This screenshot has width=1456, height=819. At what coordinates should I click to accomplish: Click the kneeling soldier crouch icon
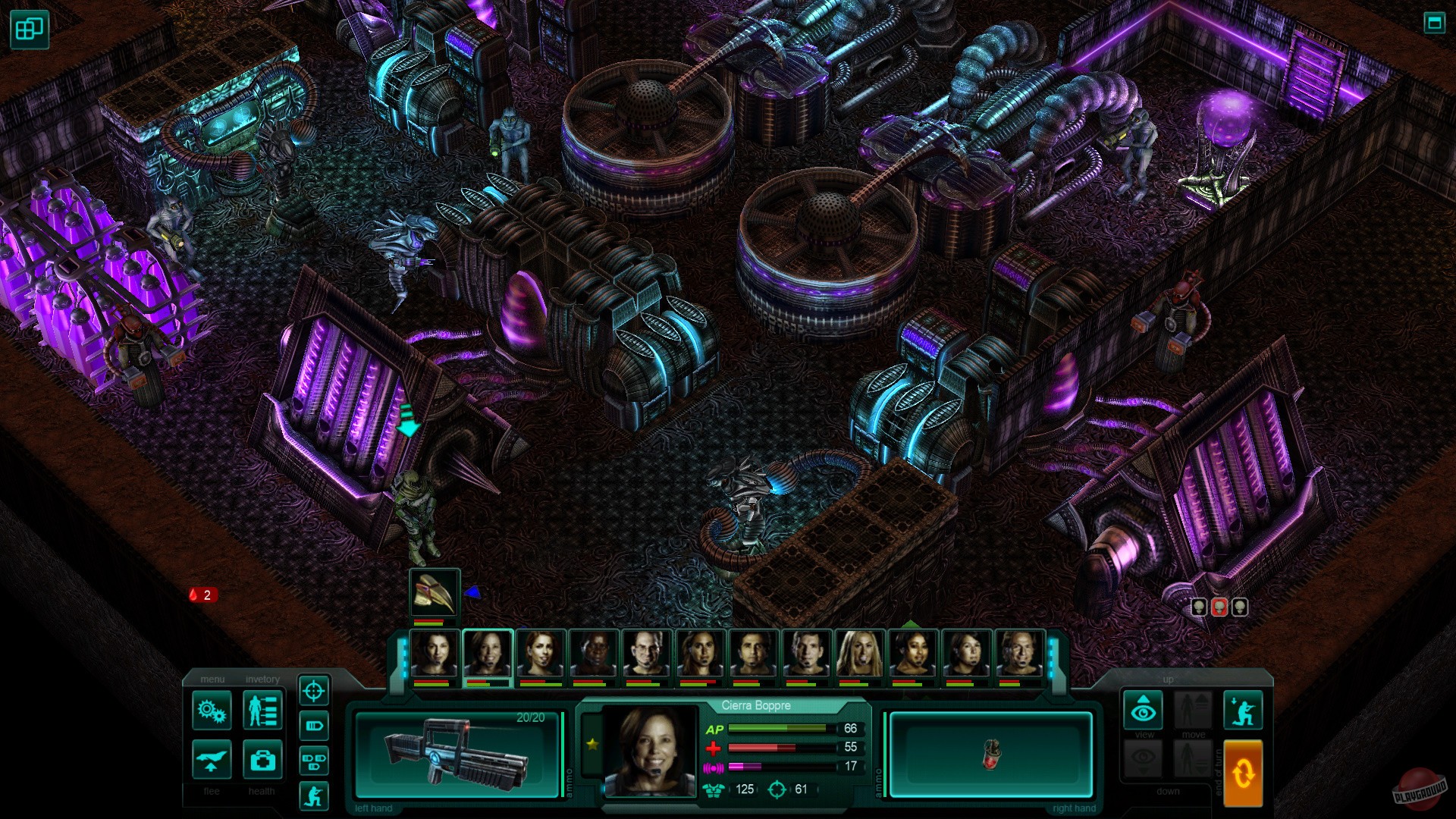[315, 795]
